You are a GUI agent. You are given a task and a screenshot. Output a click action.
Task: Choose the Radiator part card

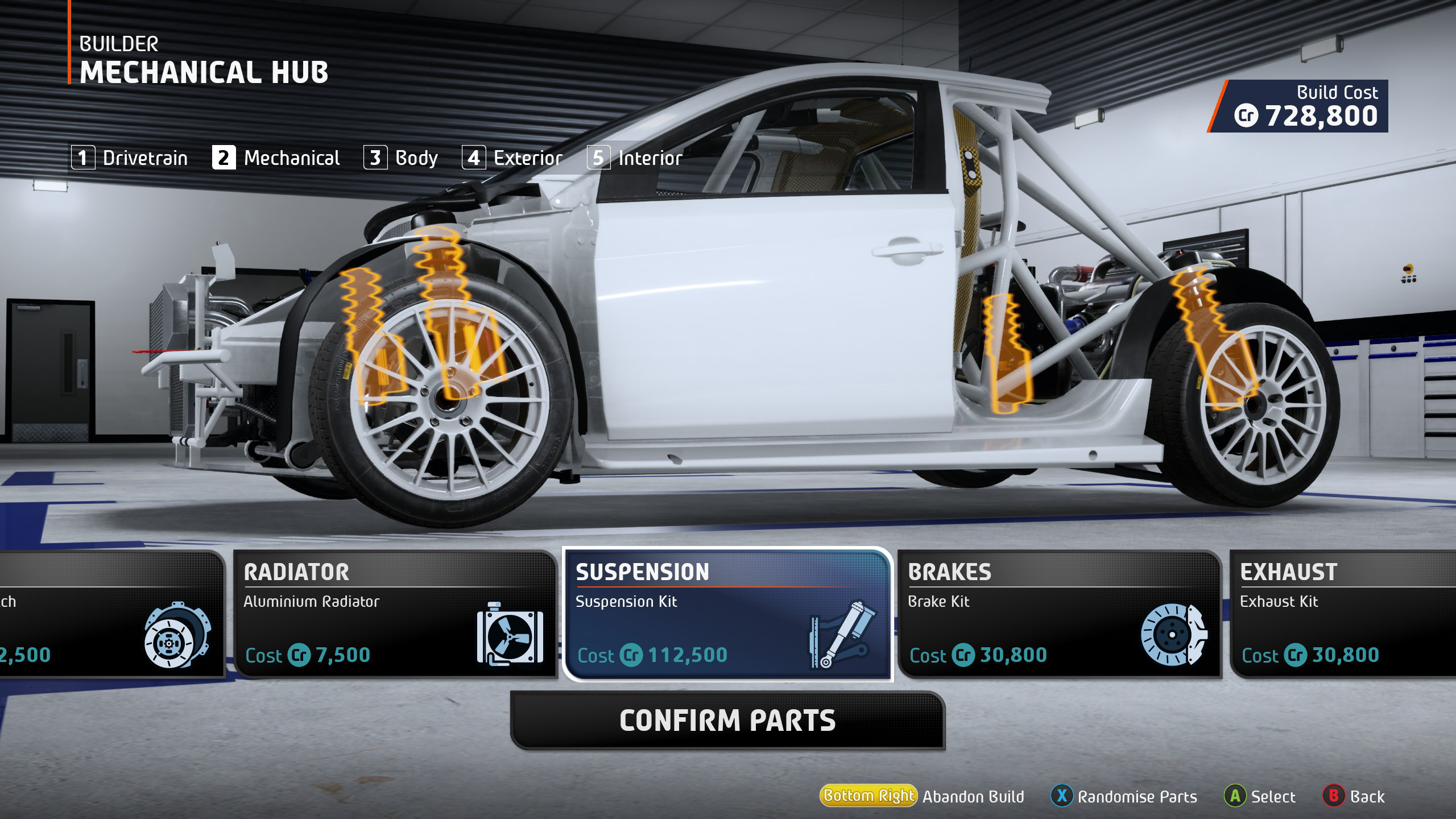395,614
